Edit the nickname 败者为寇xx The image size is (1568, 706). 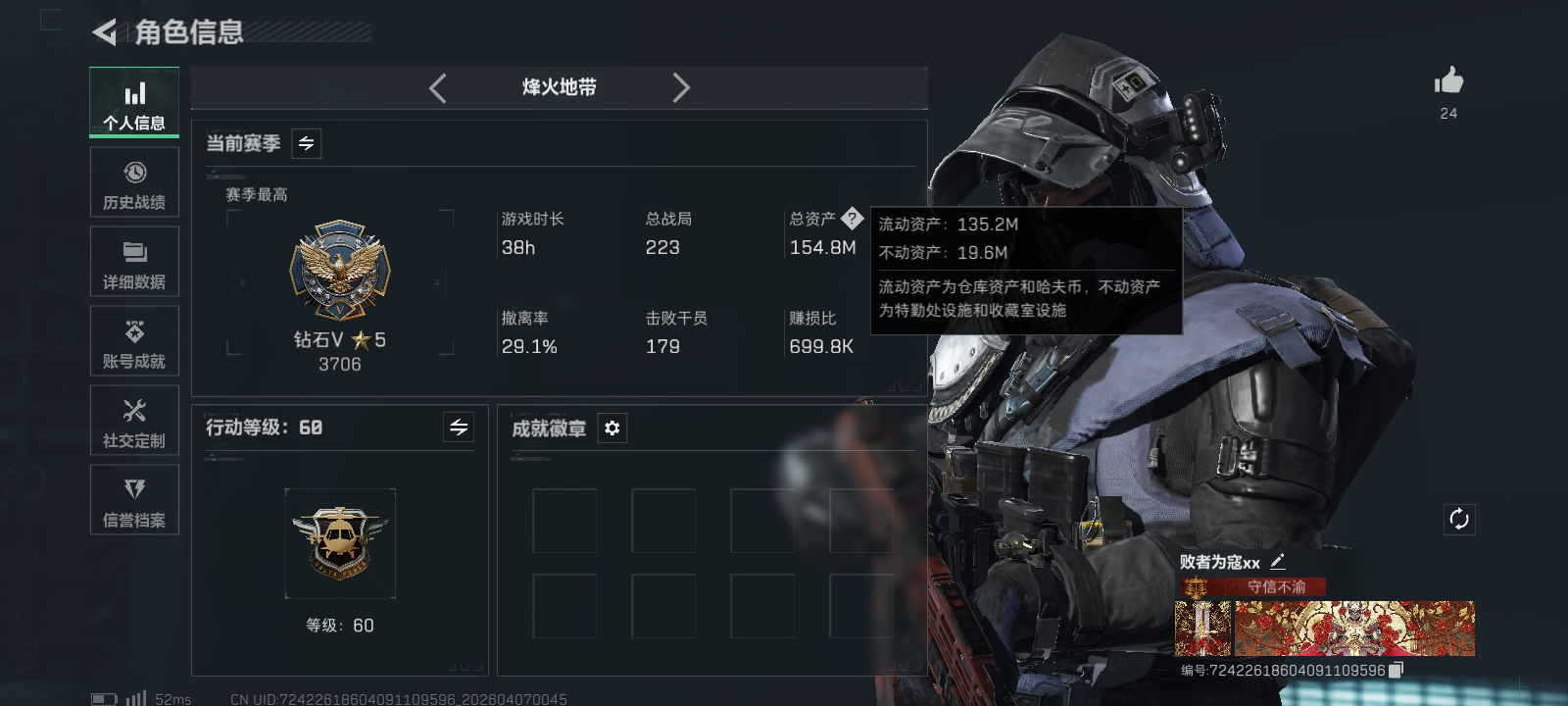1279,562
